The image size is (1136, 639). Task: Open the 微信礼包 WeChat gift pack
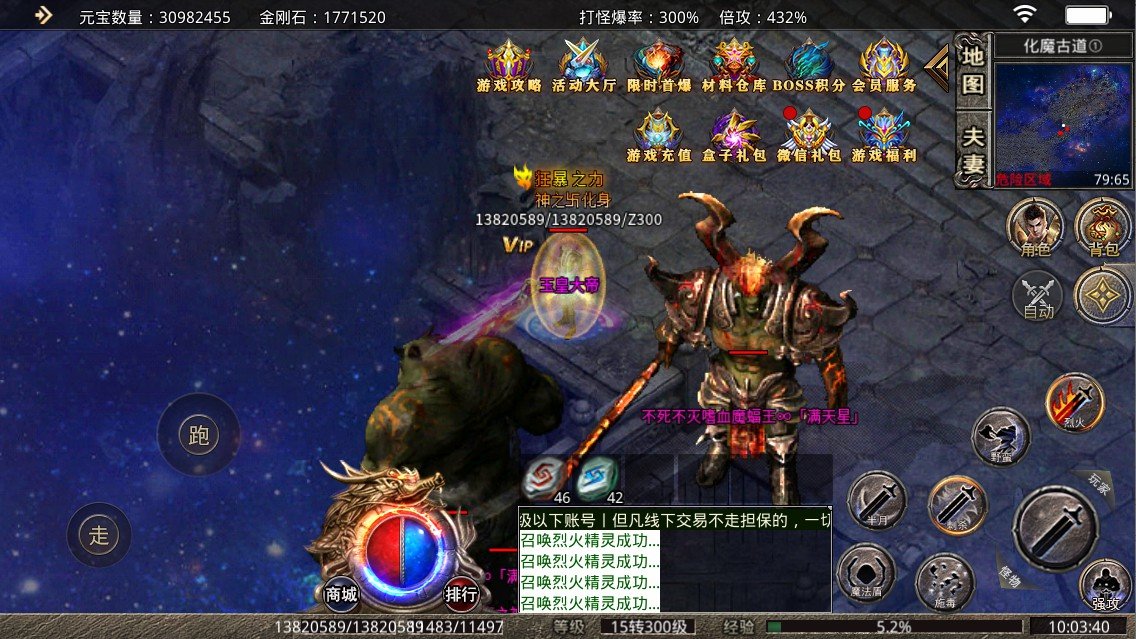point(809,134)
